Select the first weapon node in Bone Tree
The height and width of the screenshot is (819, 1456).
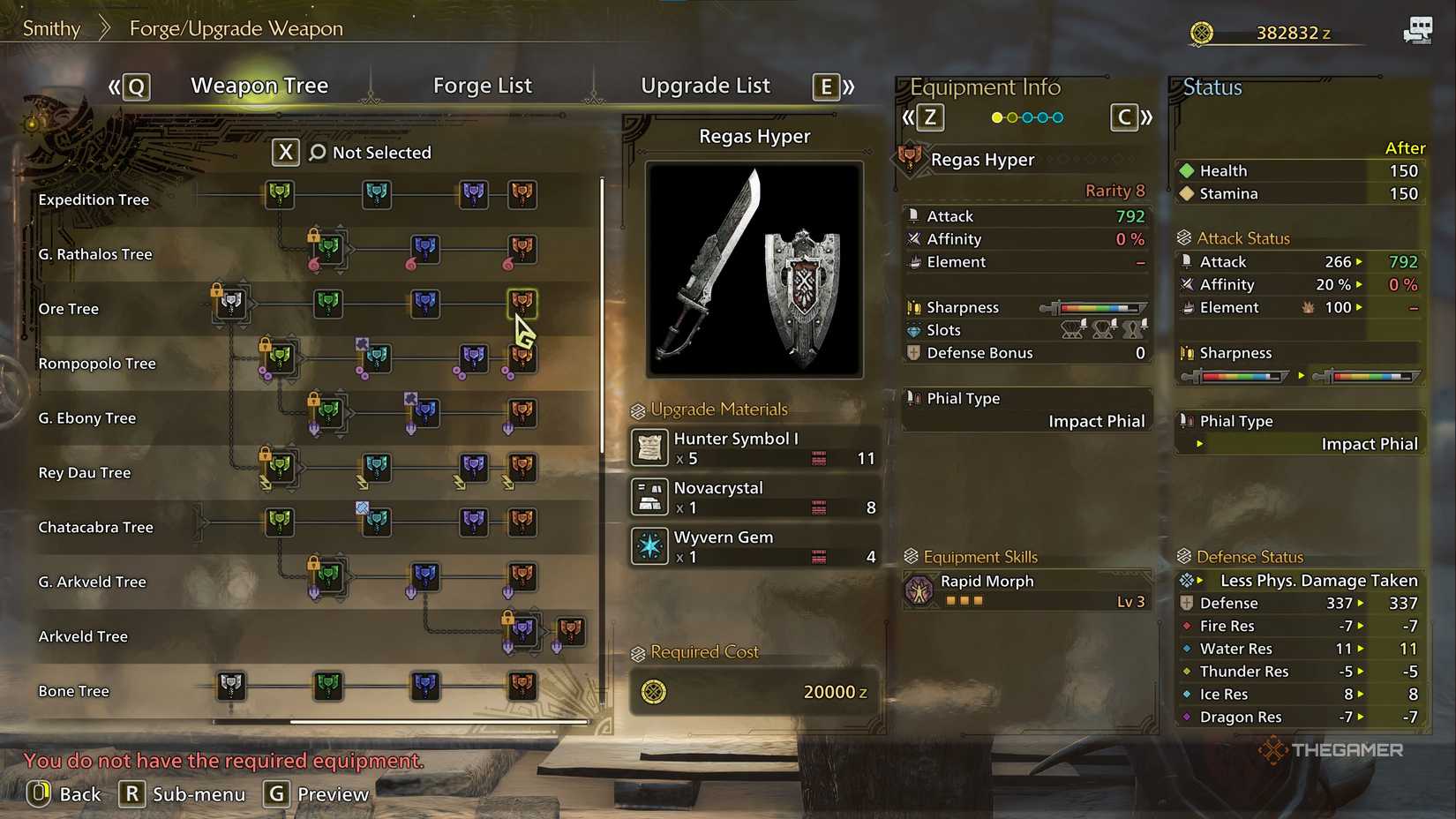pyautogui.click(x=230, y=685)
